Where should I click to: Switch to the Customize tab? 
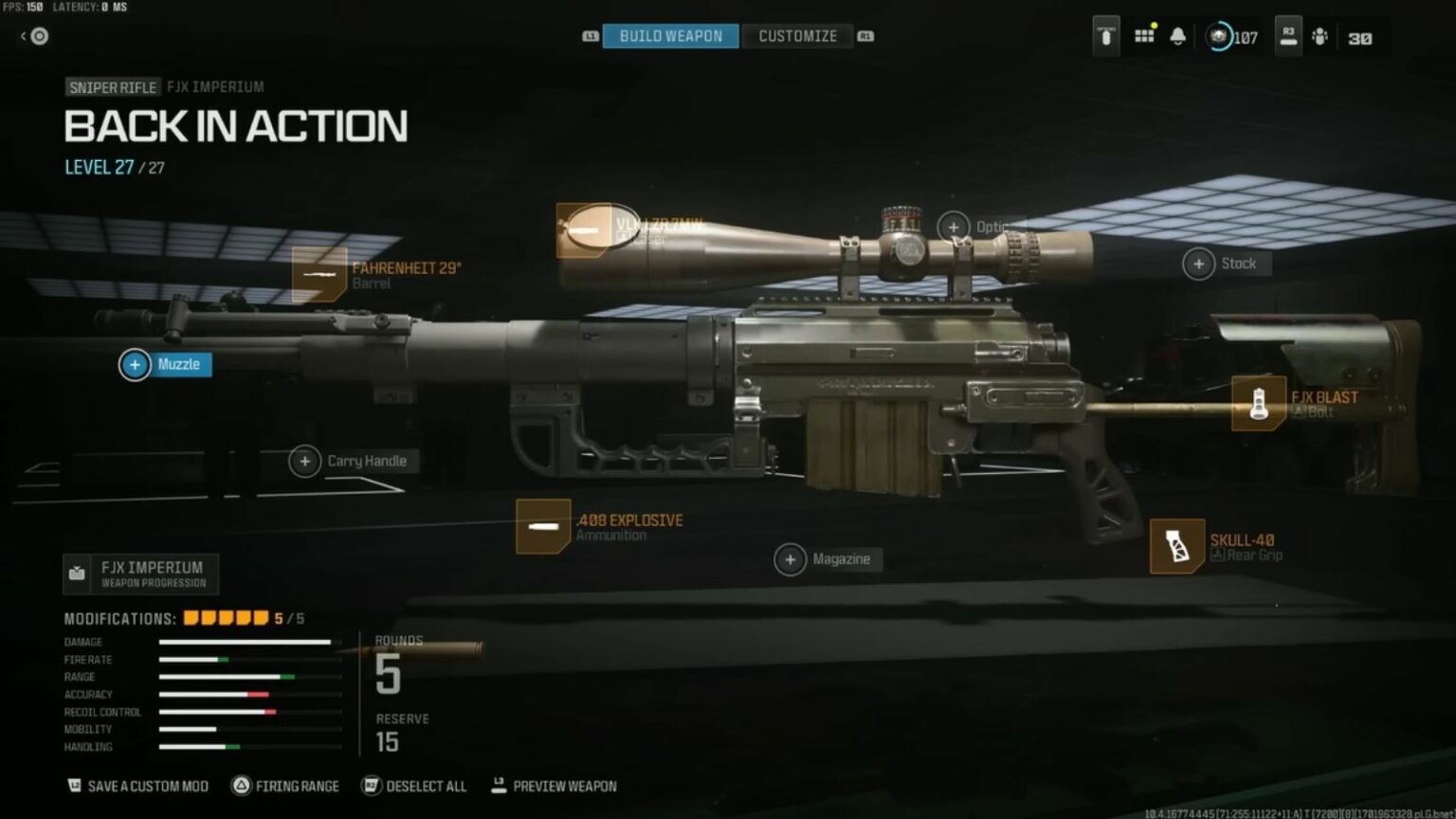[797, 35]
